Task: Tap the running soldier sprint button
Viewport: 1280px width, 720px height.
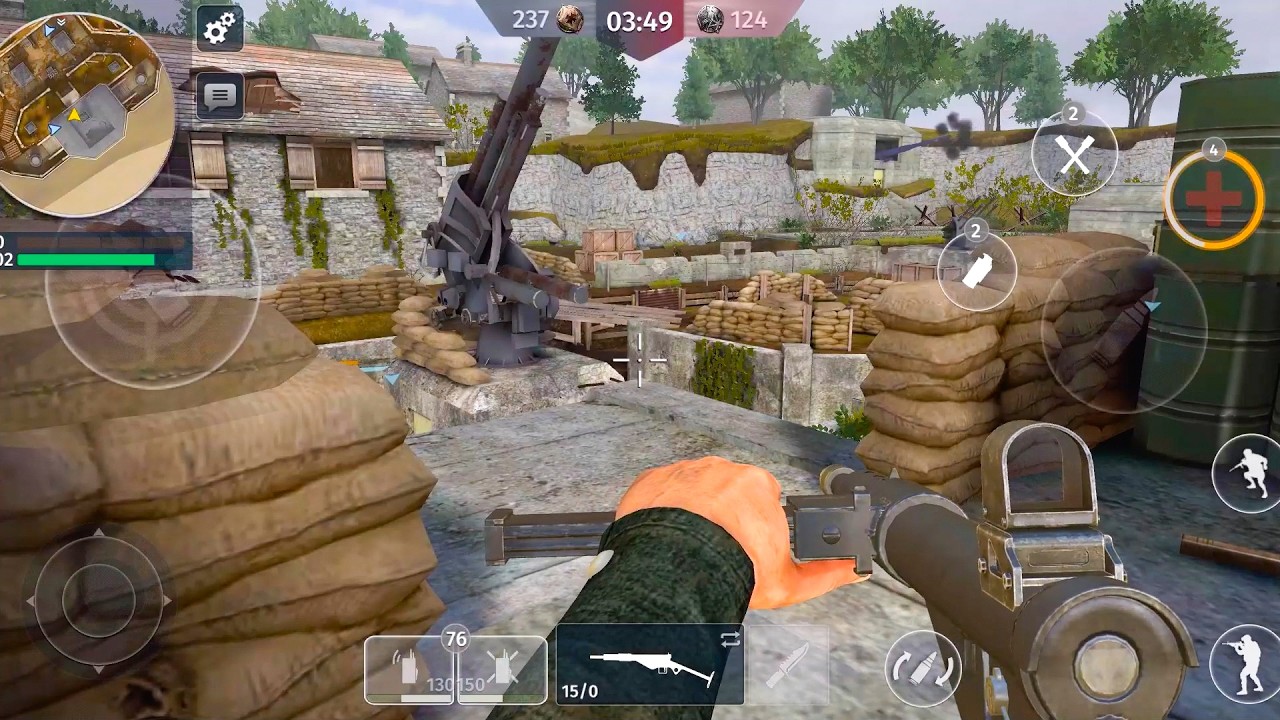Action: [1247, 475]
